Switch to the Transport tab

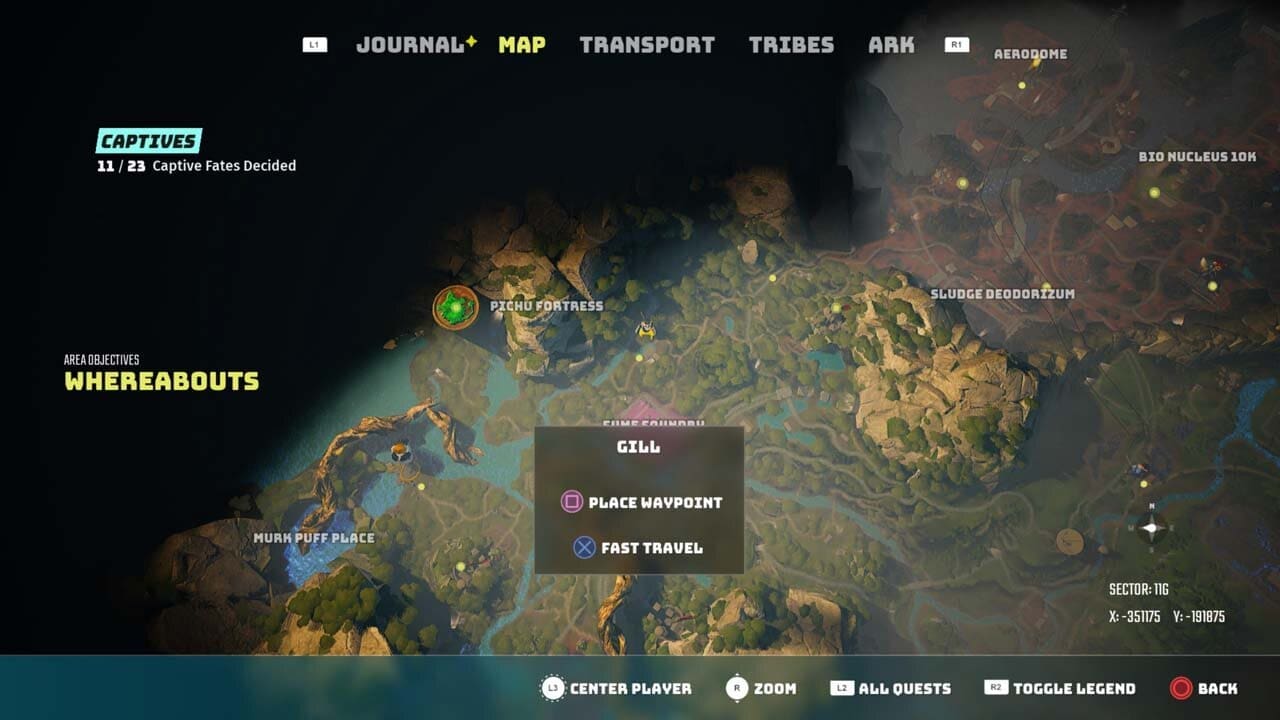(649, 44)
